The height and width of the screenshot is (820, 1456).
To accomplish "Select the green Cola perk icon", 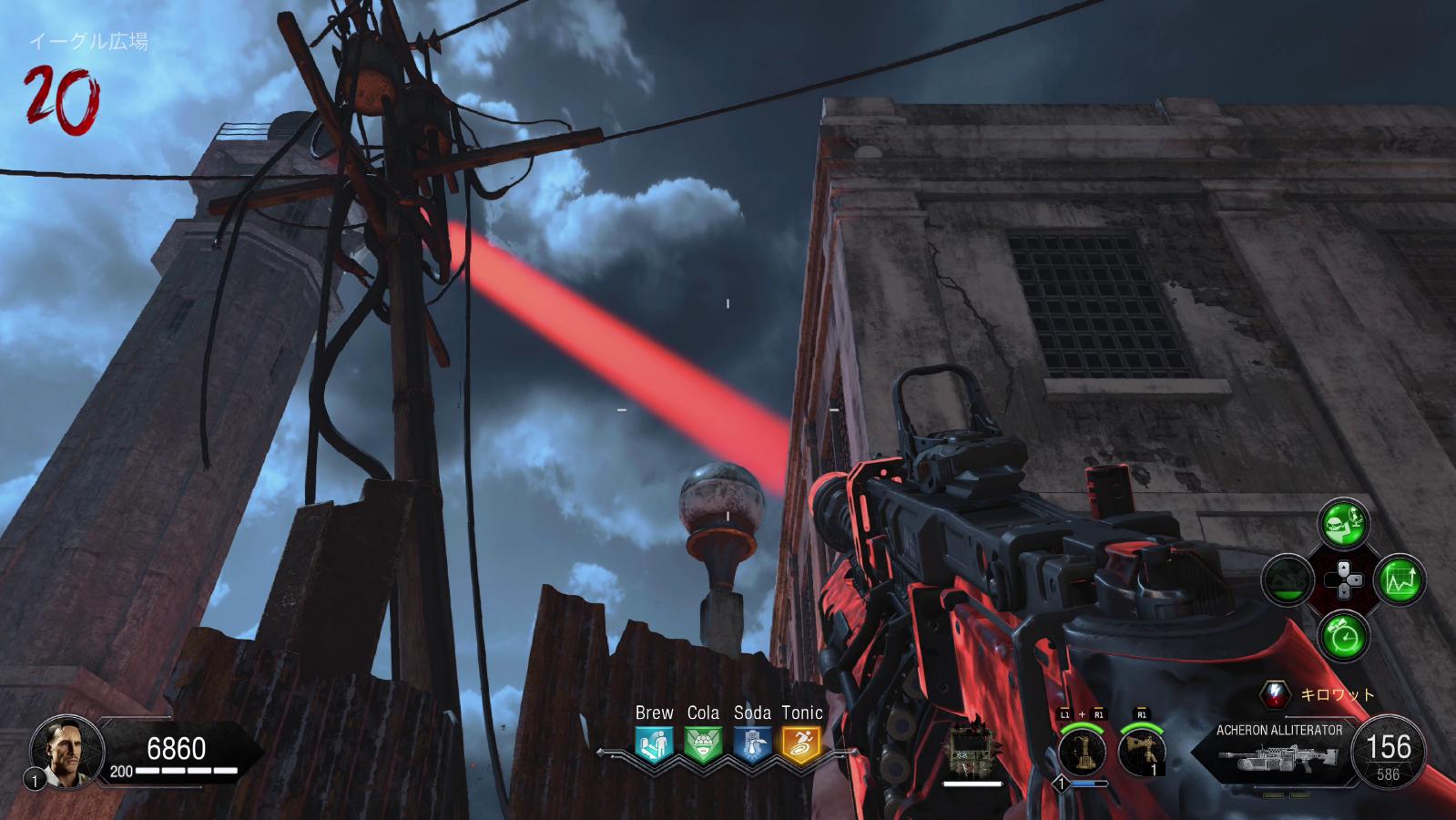I will [703, 743].
